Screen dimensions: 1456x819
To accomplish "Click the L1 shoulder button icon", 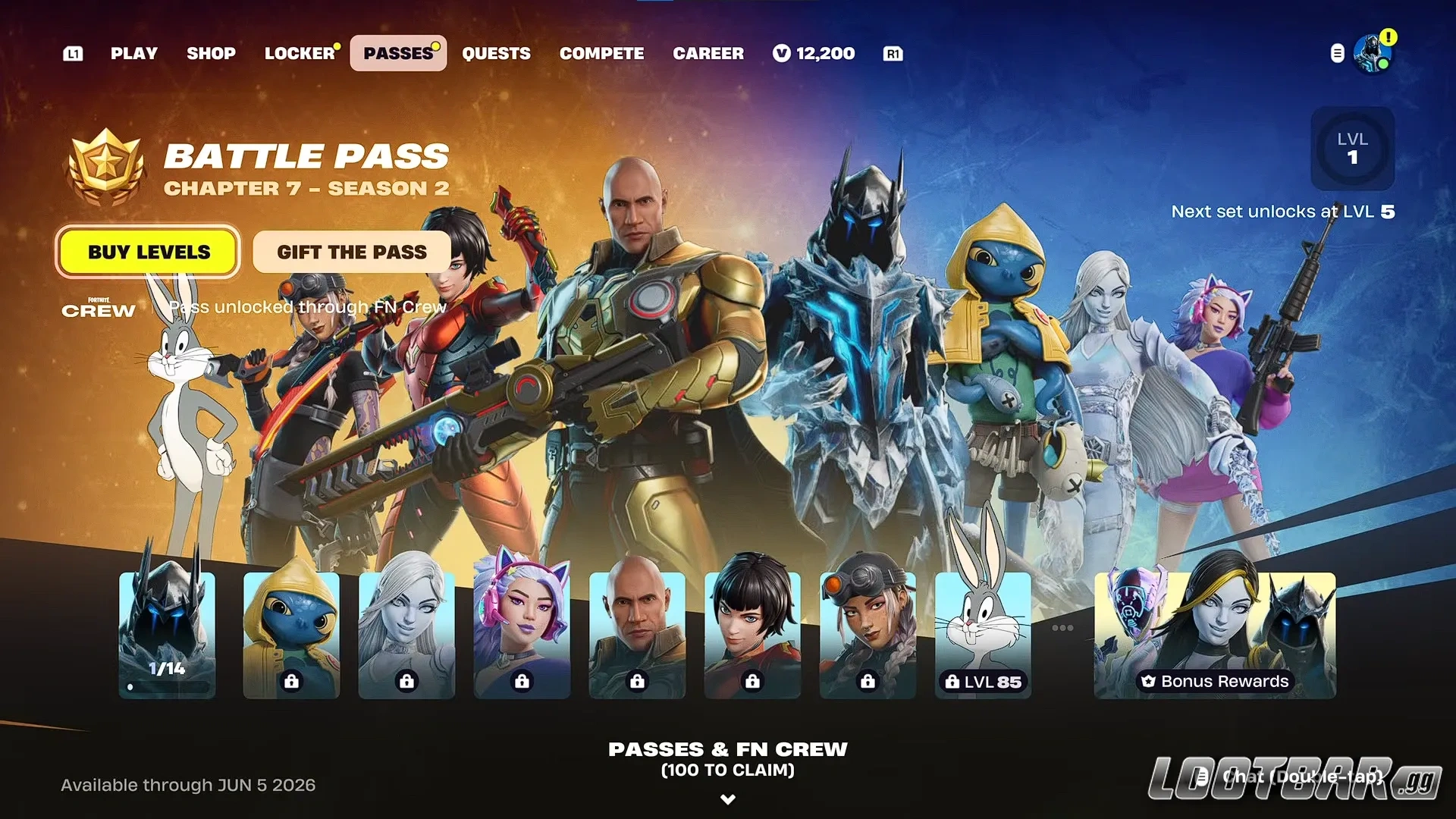I will pyautogui.click(x=73, y=53).
